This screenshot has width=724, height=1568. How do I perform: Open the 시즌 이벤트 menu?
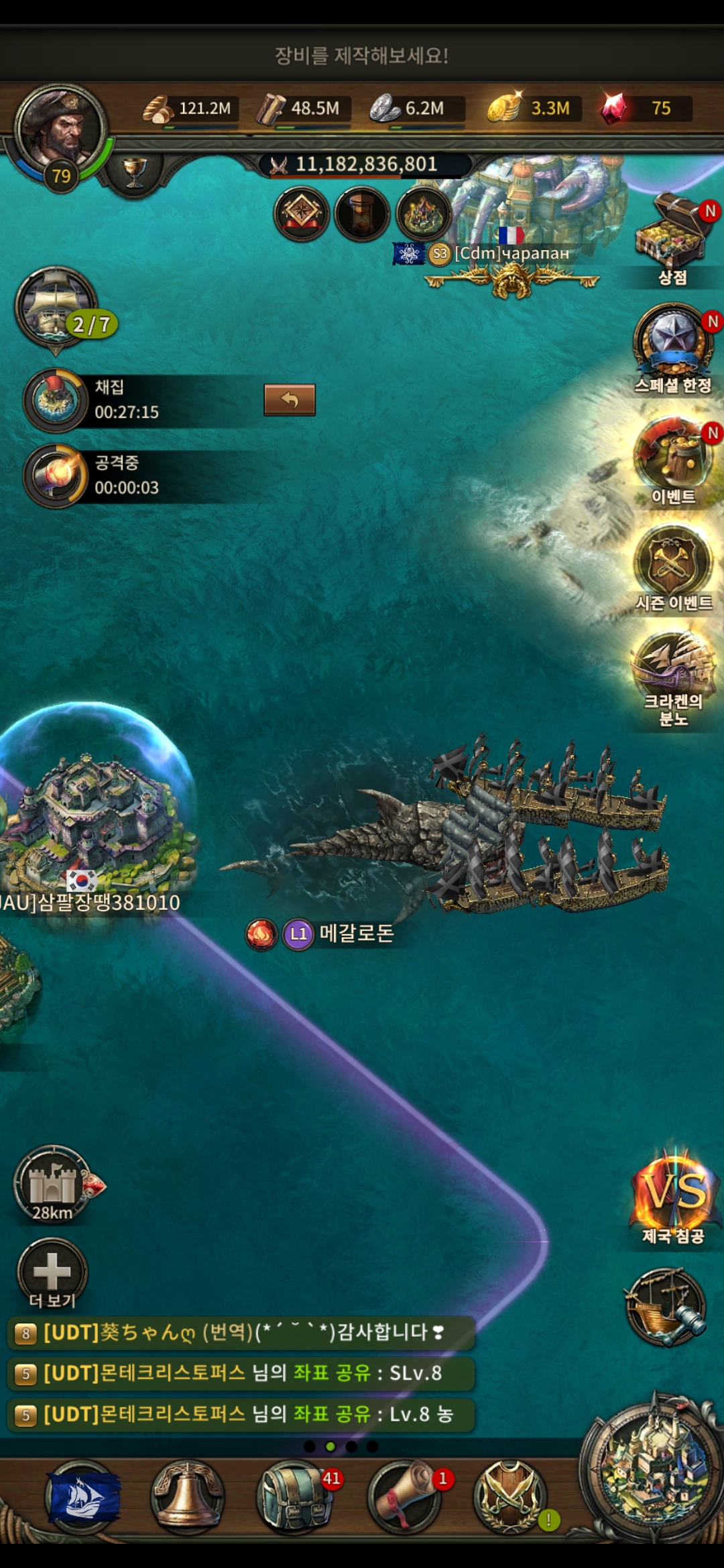(x=672, y=562)
